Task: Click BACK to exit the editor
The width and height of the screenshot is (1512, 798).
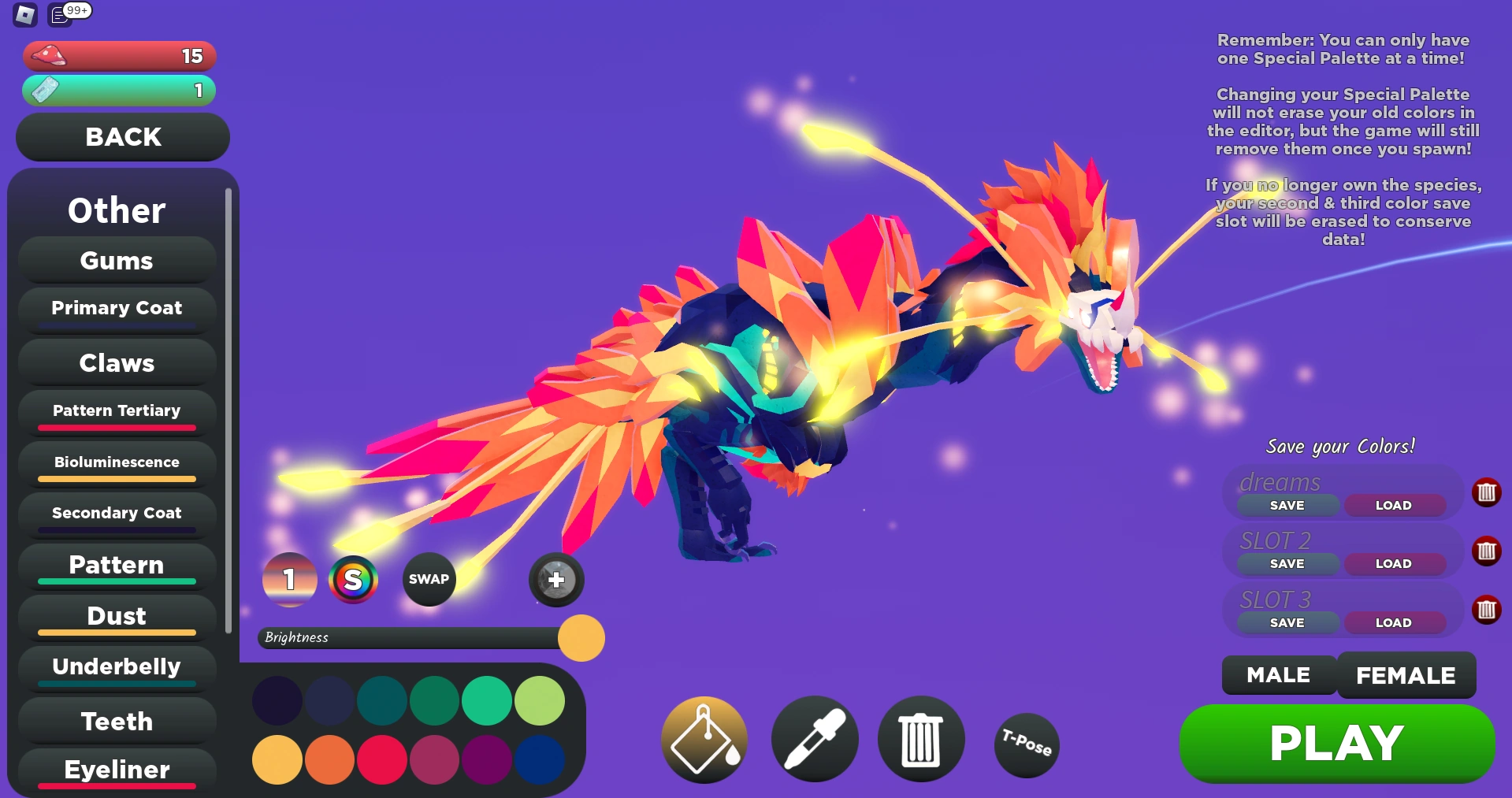Action: [121, 136]
